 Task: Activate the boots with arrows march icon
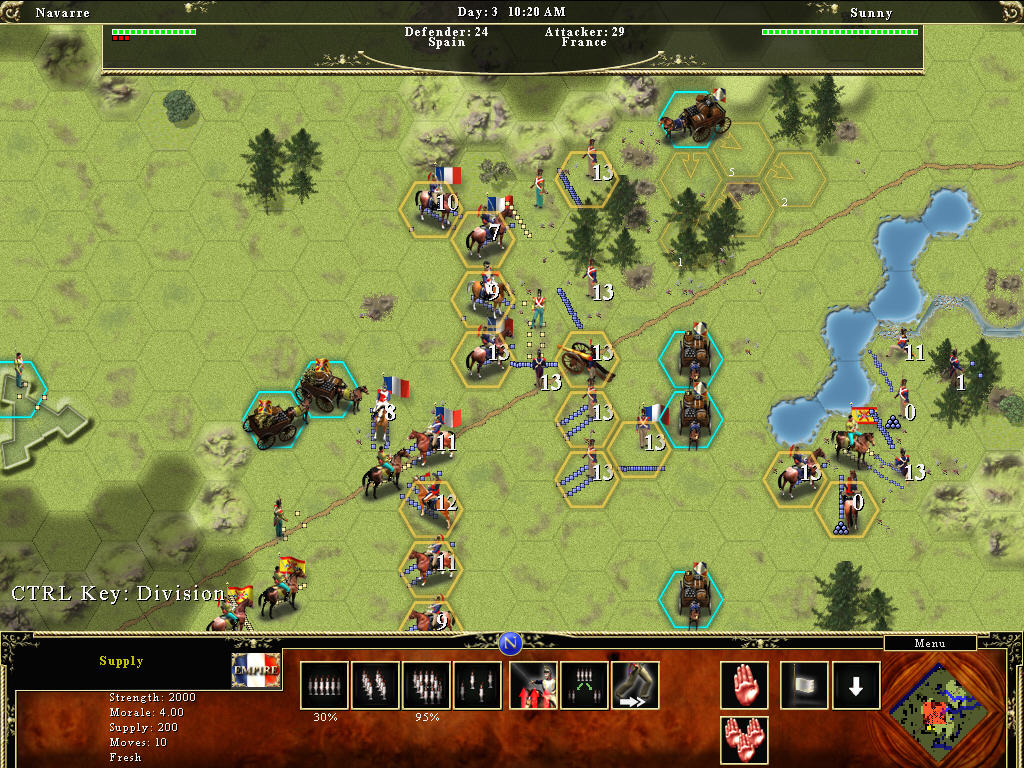635,685
